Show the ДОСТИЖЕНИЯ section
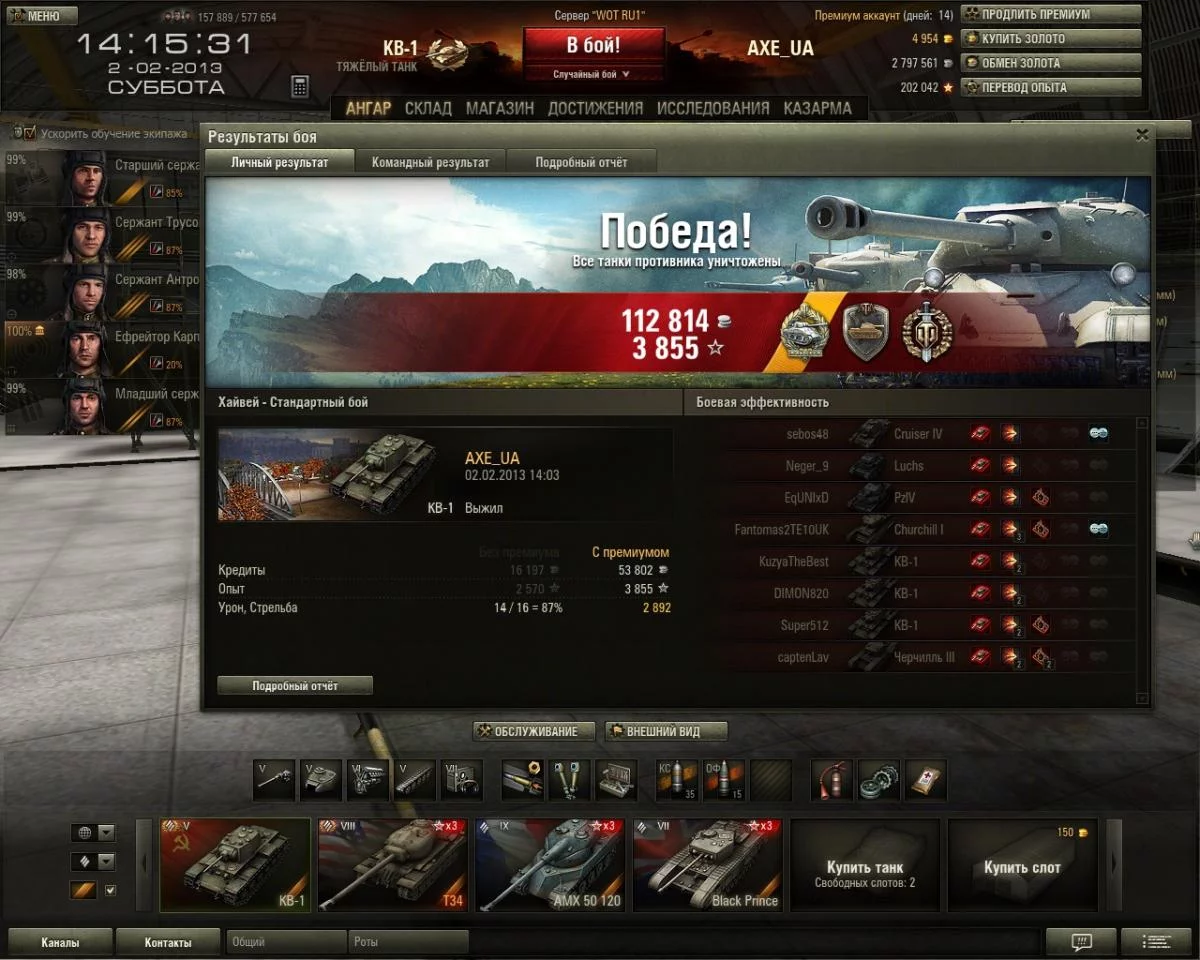 point(595,108)
